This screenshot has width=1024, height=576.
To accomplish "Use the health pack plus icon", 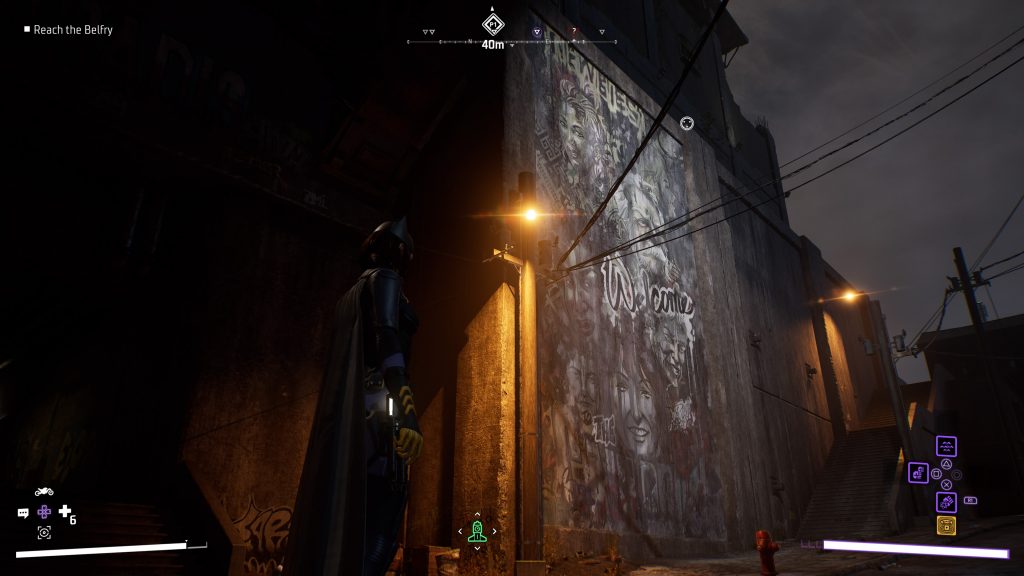I will tap(65, 512).
